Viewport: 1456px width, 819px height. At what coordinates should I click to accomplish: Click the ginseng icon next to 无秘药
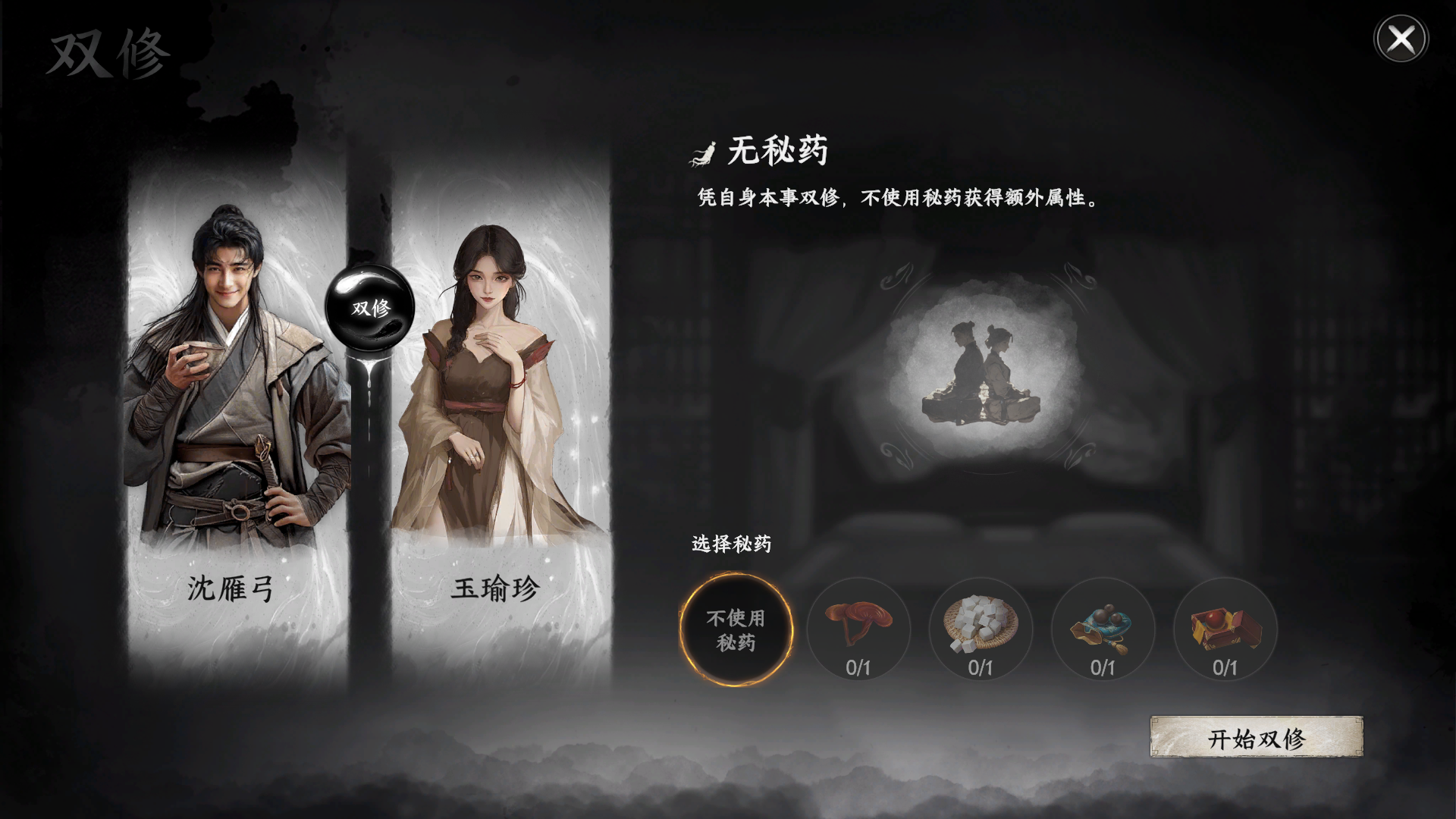(702, 152)
